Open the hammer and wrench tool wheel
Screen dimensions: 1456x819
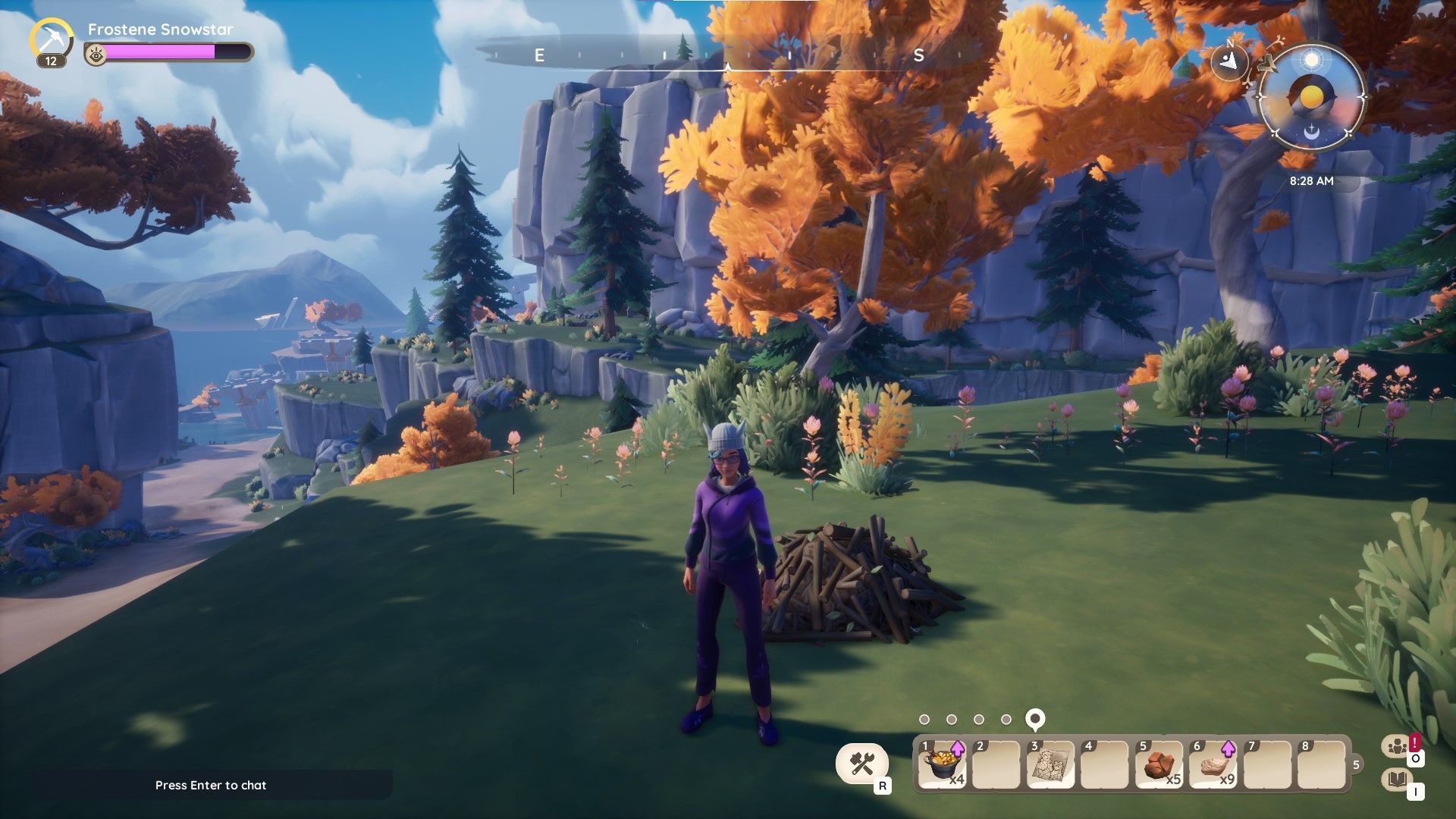pos(862,763)
